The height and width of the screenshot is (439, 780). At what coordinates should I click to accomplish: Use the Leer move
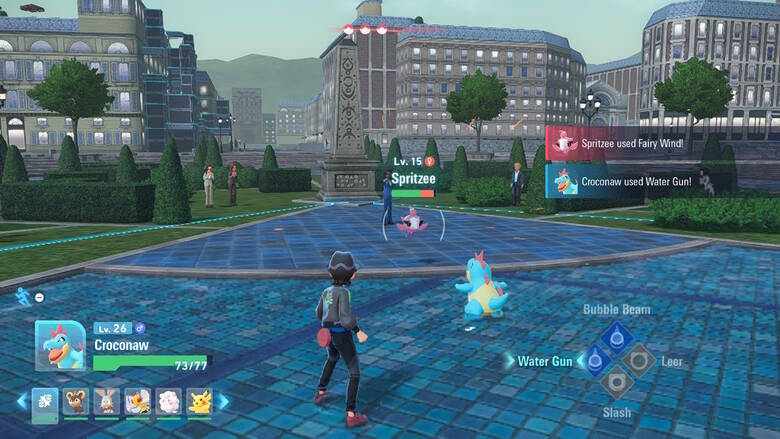pyautogui.click(x=640, y=360)
